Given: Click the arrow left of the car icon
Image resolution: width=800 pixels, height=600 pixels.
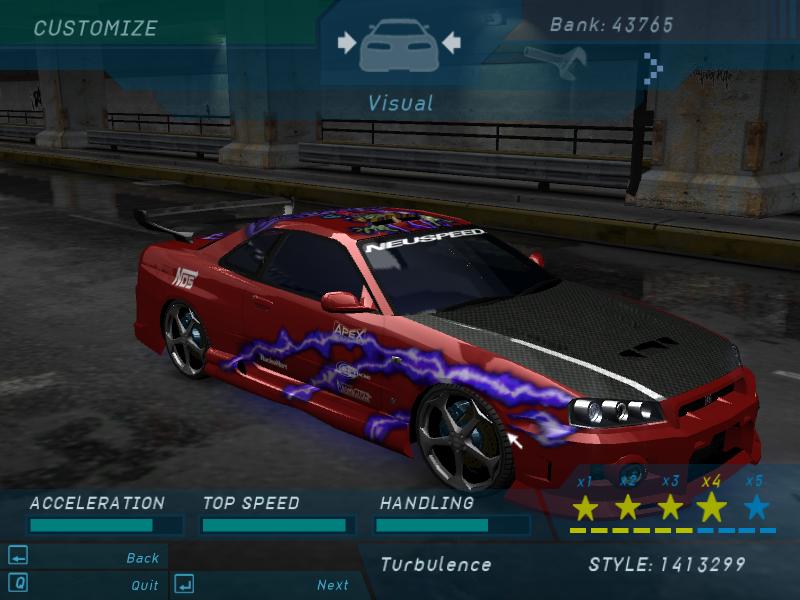Looking at the screenshot, I should click(347, 42).
